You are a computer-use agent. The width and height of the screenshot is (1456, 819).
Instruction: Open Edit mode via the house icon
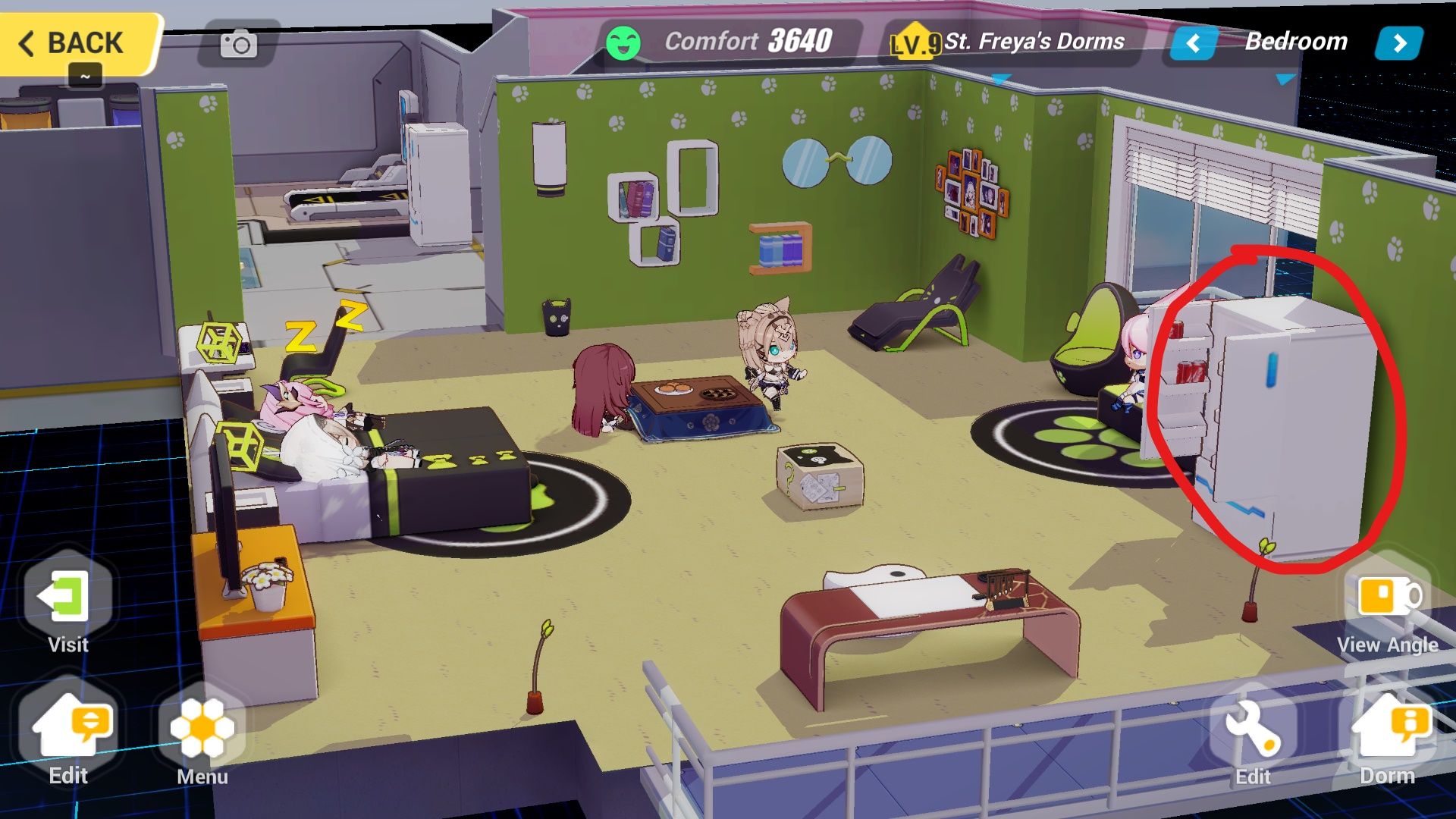click(x=68, y=728)
